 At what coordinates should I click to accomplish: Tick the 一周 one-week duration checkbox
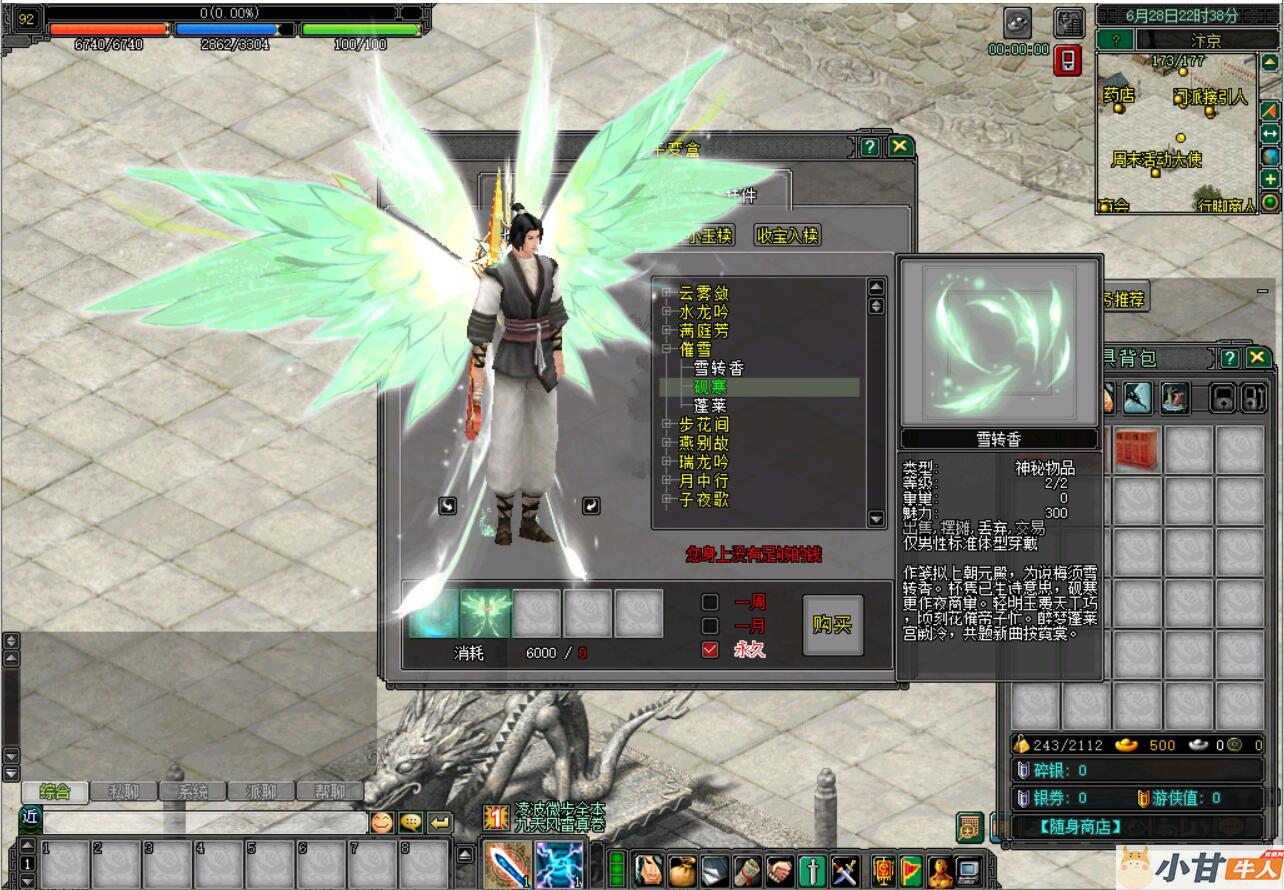point(710,602)
